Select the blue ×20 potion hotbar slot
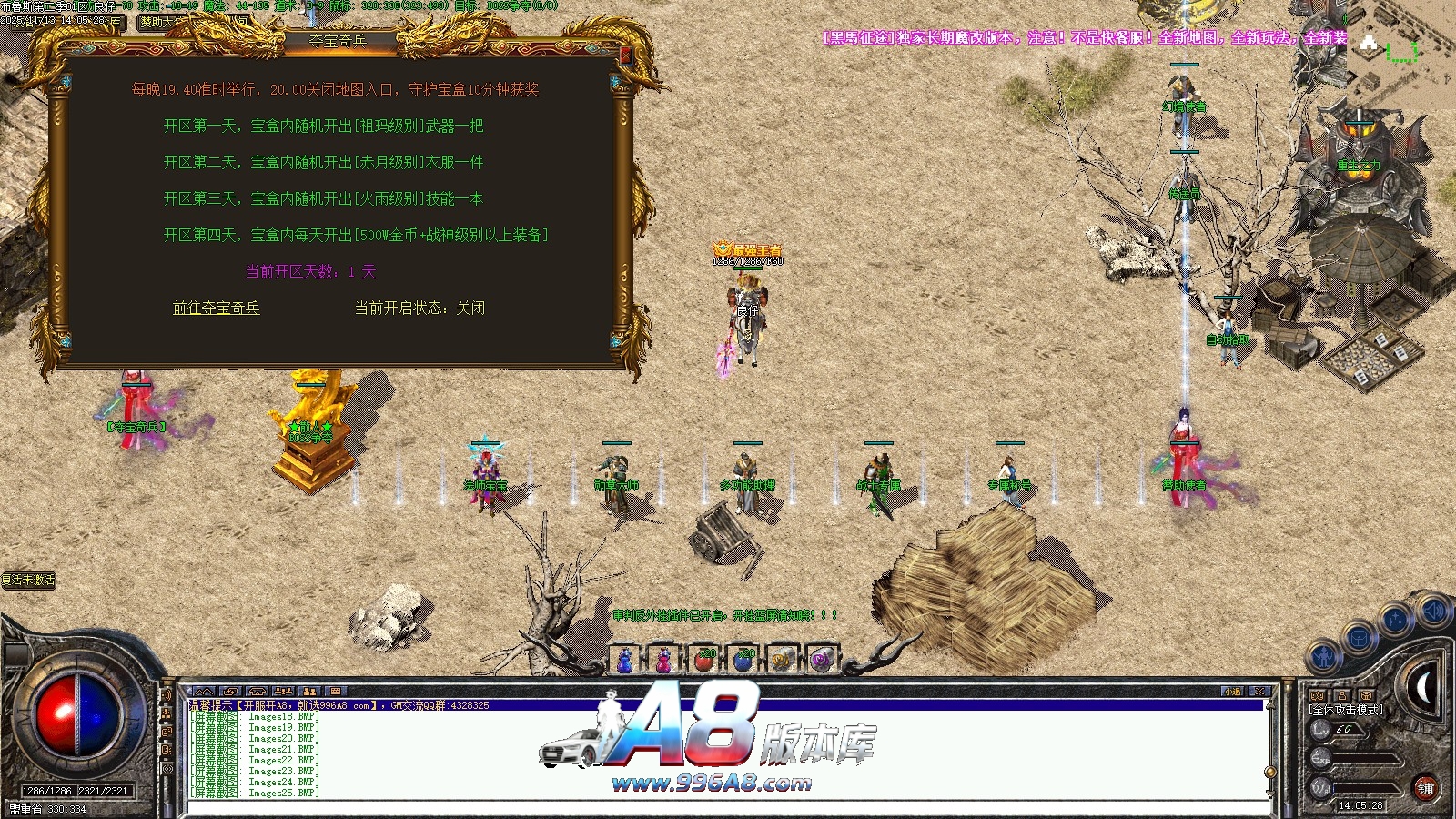 (743, 660)
